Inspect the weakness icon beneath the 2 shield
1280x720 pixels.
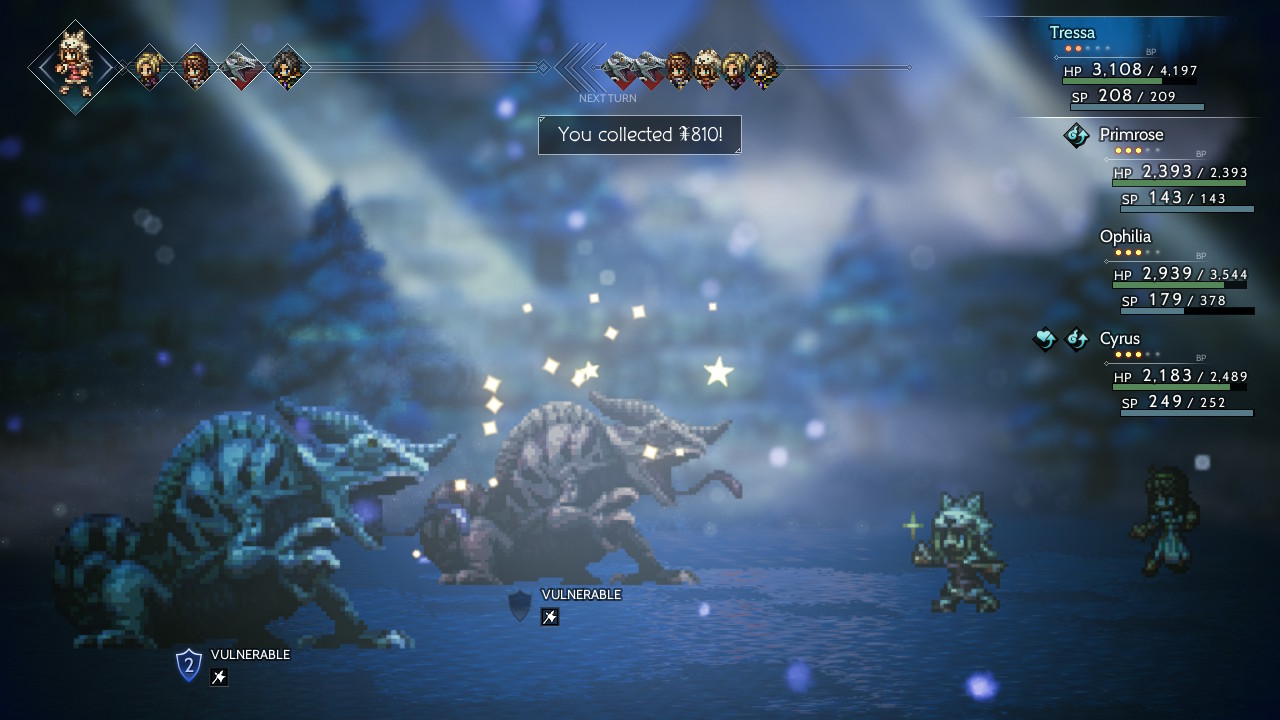[x=219, y=677]
